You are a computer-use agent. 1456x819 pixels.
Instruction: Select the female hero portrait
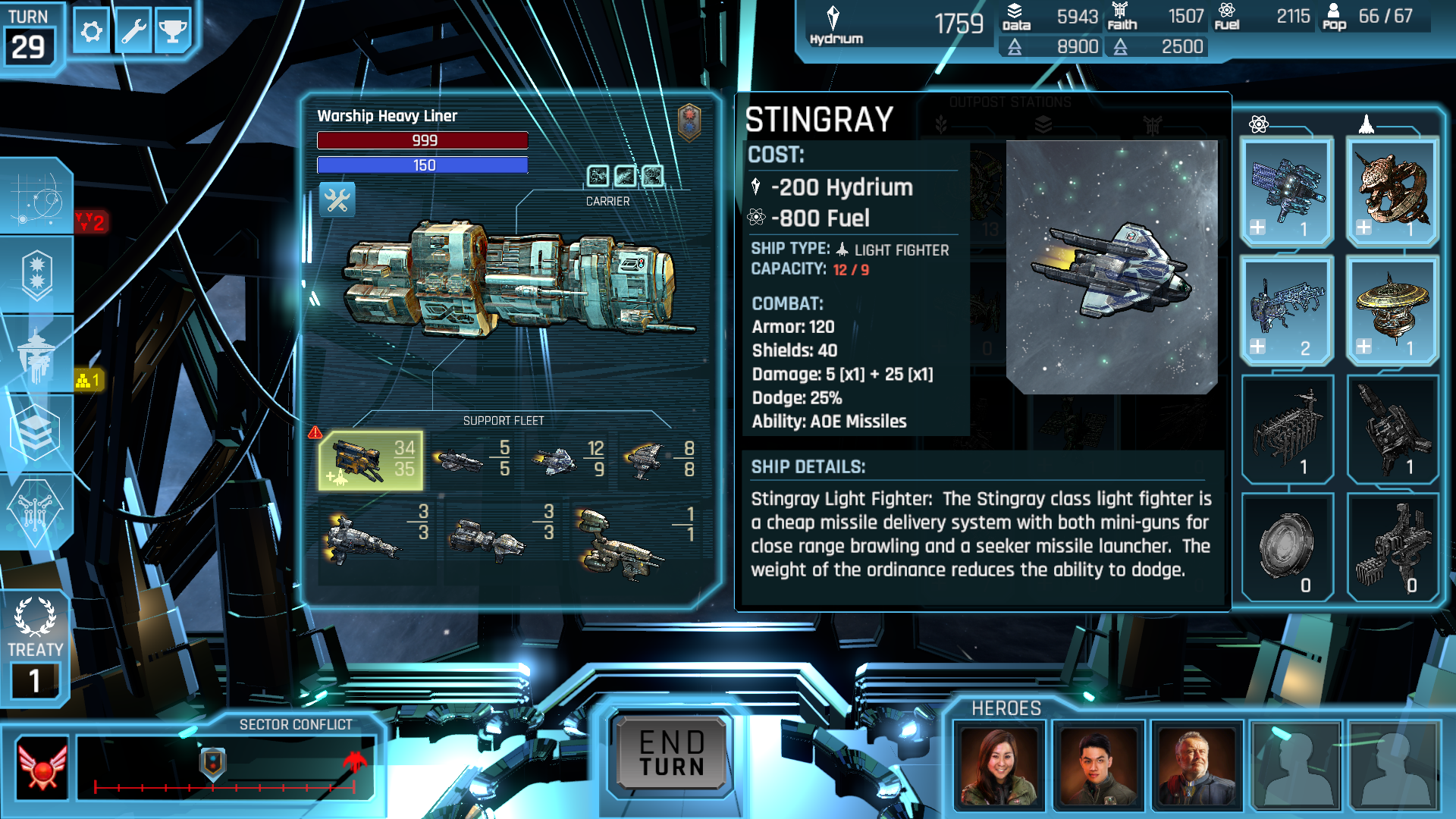coord(999,766)
